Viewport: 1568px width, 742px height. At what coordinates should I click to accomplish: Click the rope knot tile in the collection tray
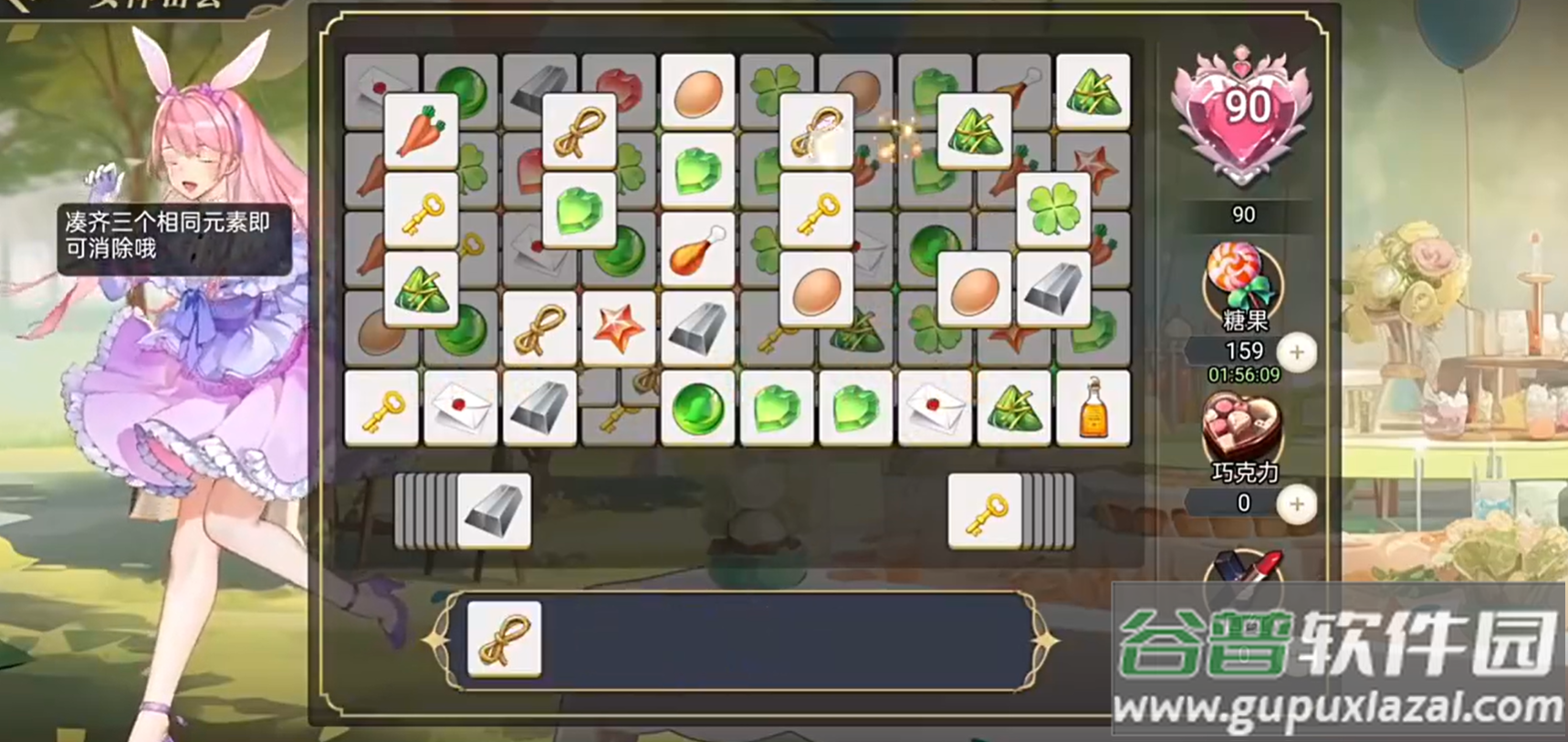505,639
